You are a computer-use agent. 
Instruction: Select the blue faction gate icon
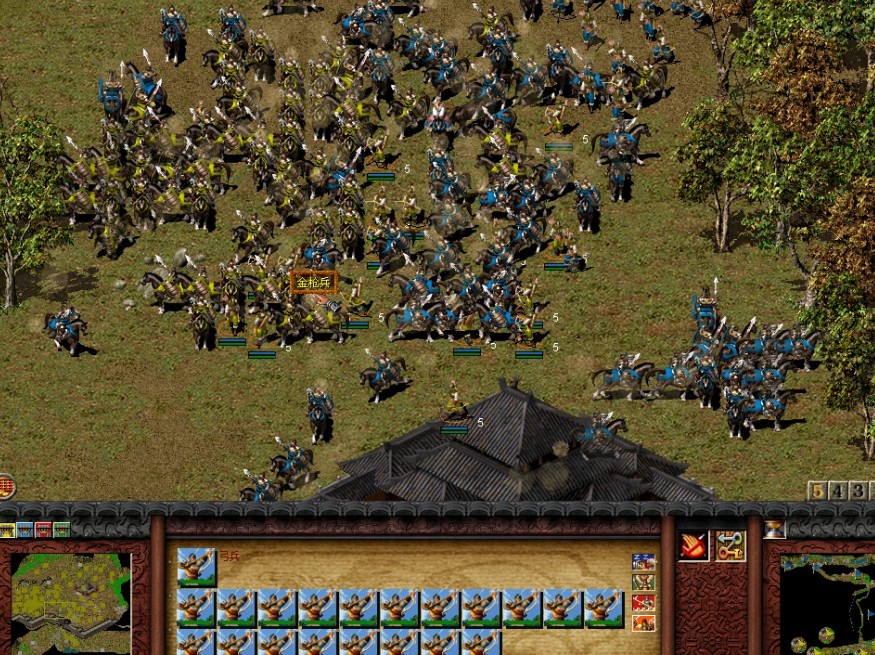tap(25, 529)
